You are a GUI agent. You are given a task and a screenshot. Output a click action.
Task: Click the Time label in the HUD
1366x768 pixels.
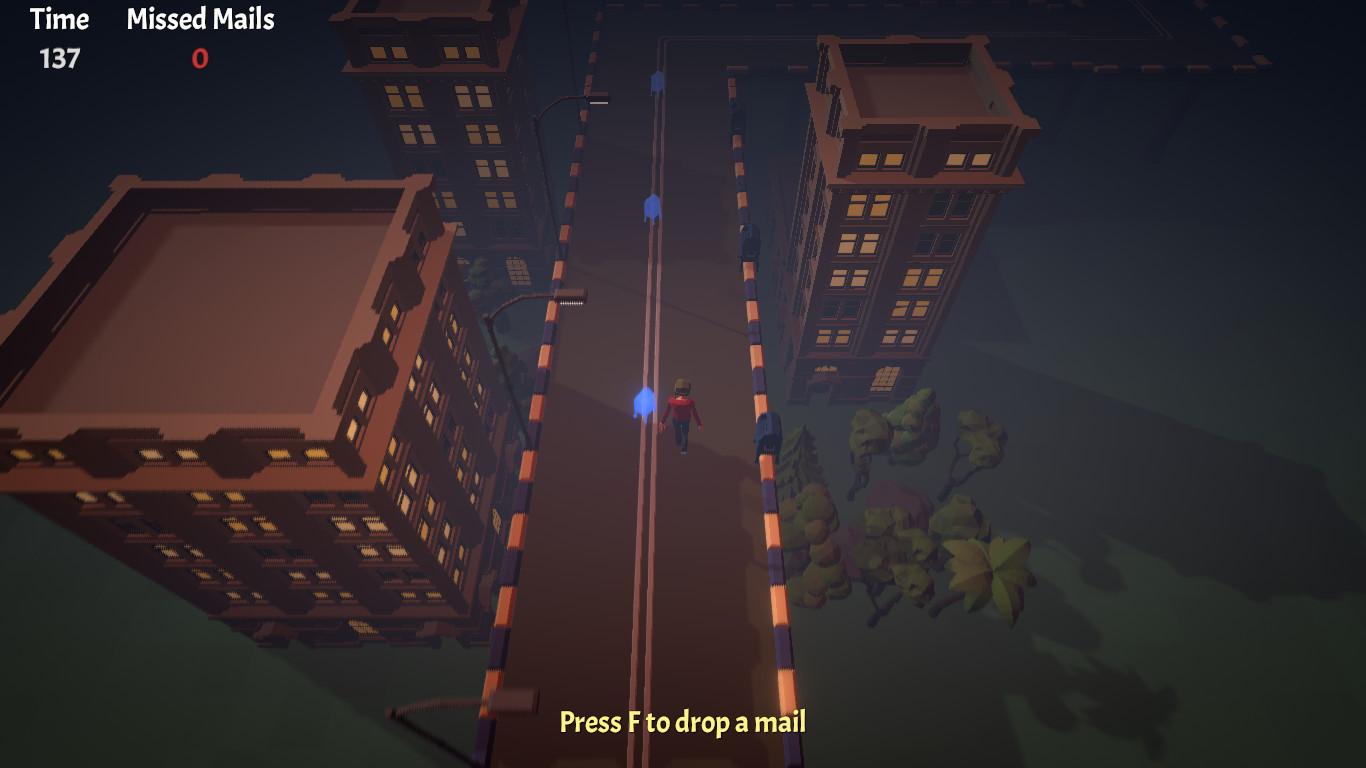click(x=58, y=20)
